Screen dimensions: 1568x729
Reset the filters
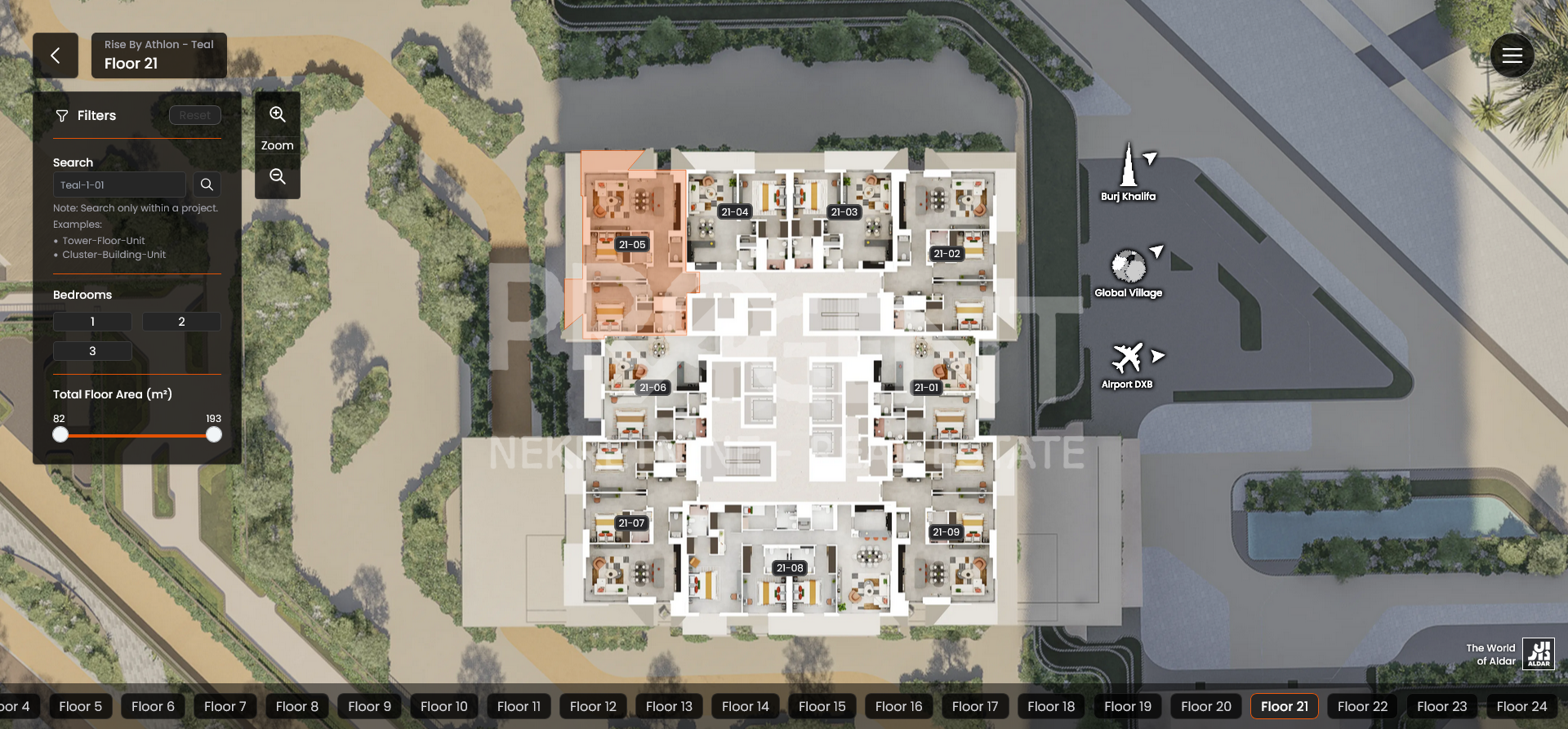click(194, 115)
